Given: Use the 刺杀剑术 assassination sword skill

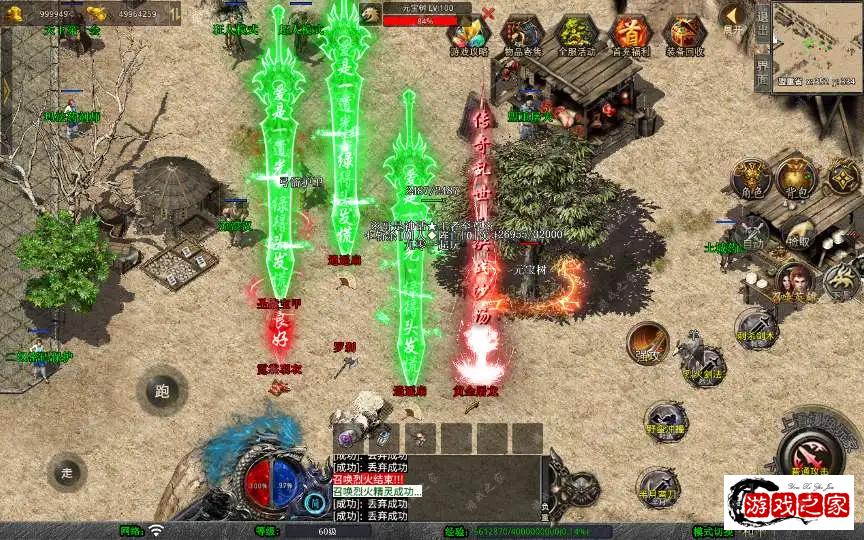Looking at the screenshot, I should point(756,328).
